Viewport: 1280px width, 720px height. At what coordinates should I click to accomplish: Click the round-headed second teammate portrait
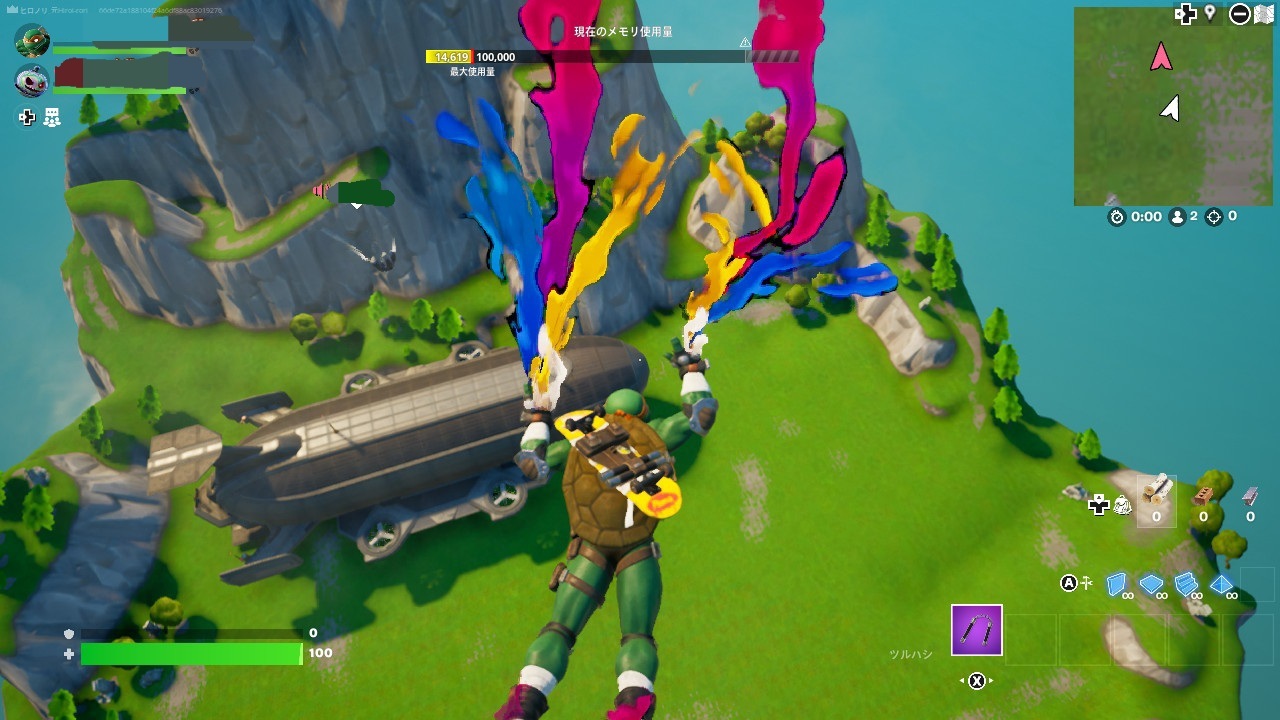(x=32, y=81)
